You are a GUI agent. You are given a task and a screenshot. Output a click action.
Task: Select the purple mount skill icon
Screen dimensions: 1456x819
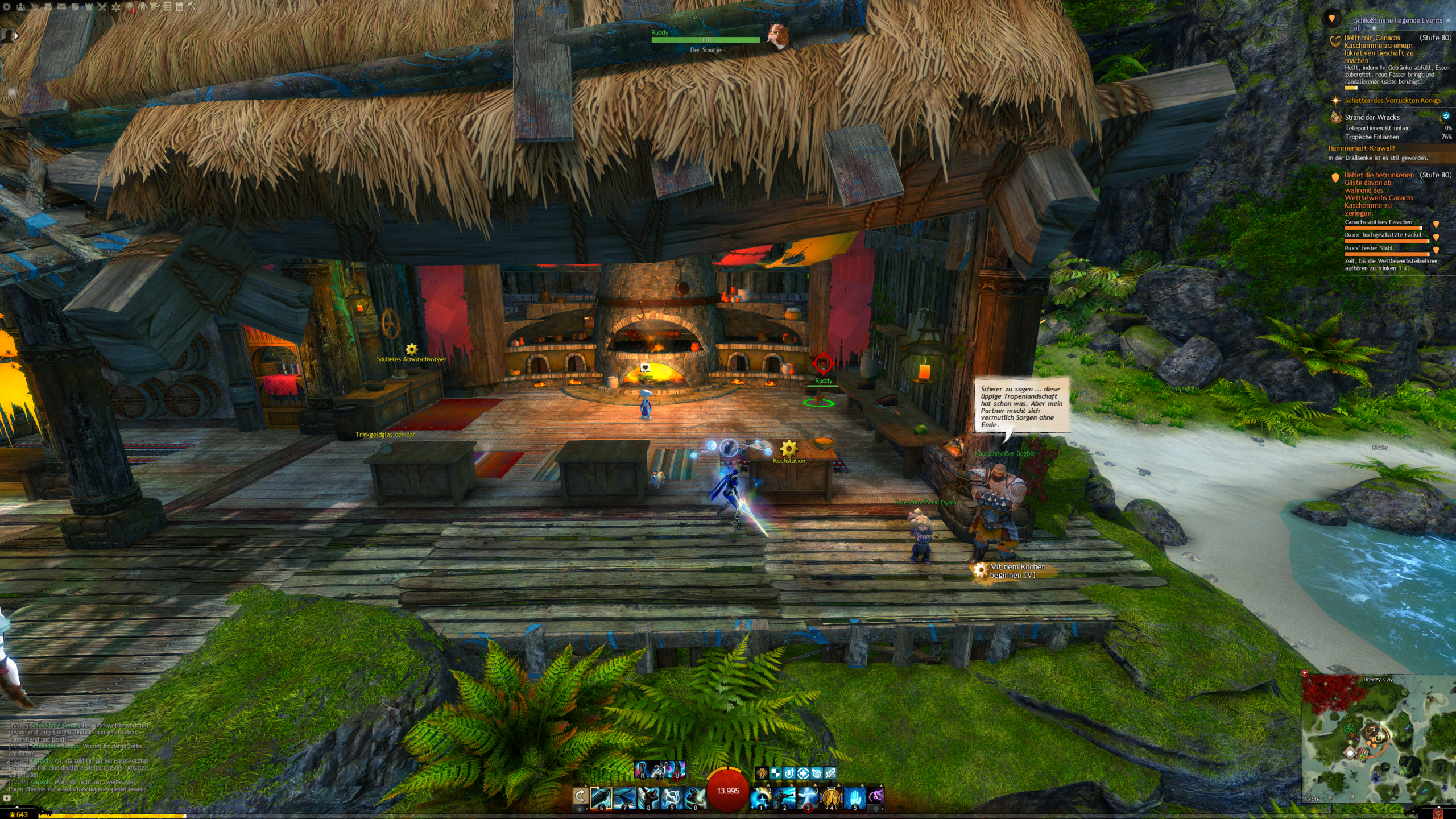point(876,796)
